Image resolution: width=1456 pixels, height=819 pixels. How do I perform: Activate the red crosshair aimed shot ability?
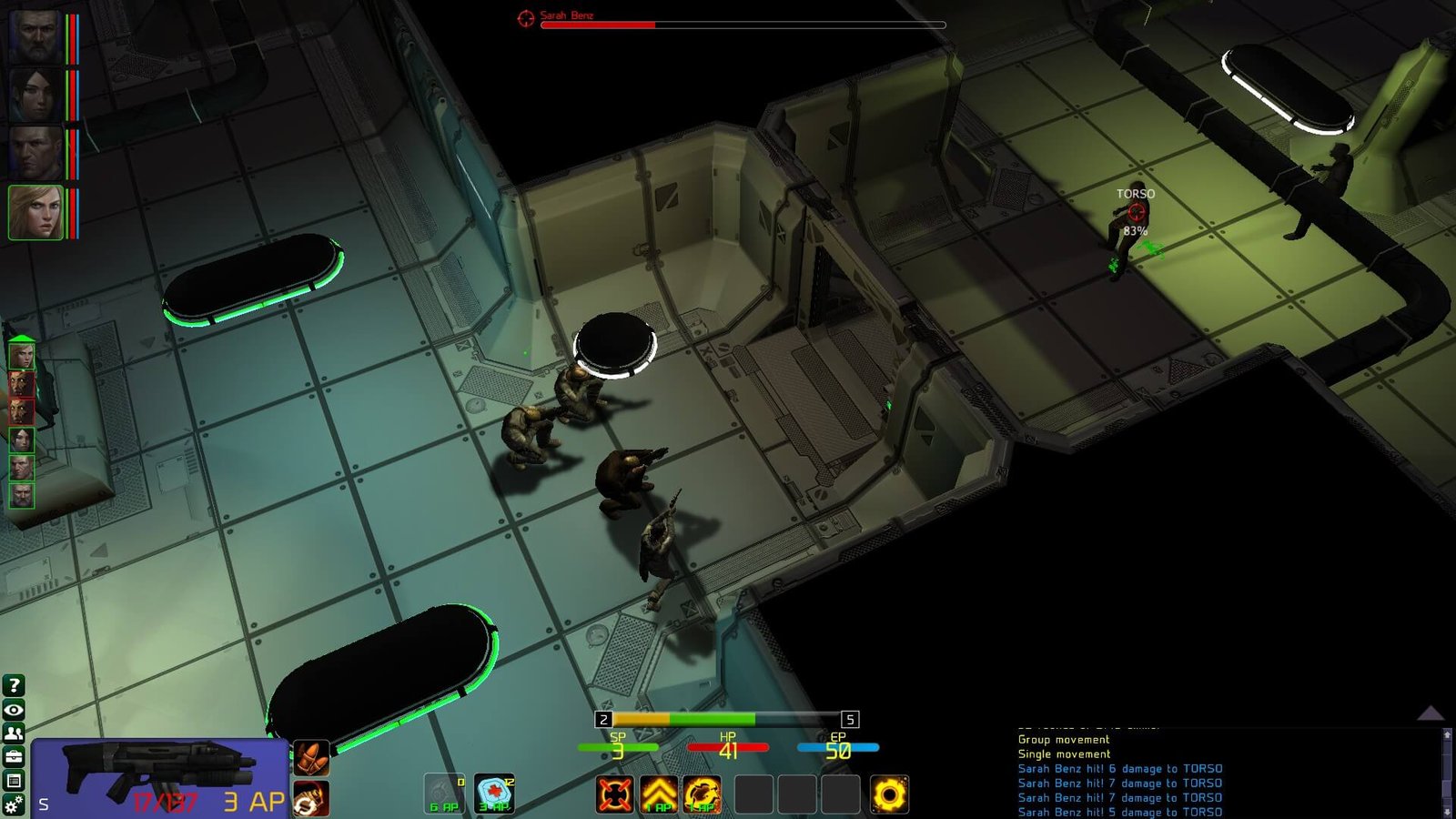[x=615, y=794]
